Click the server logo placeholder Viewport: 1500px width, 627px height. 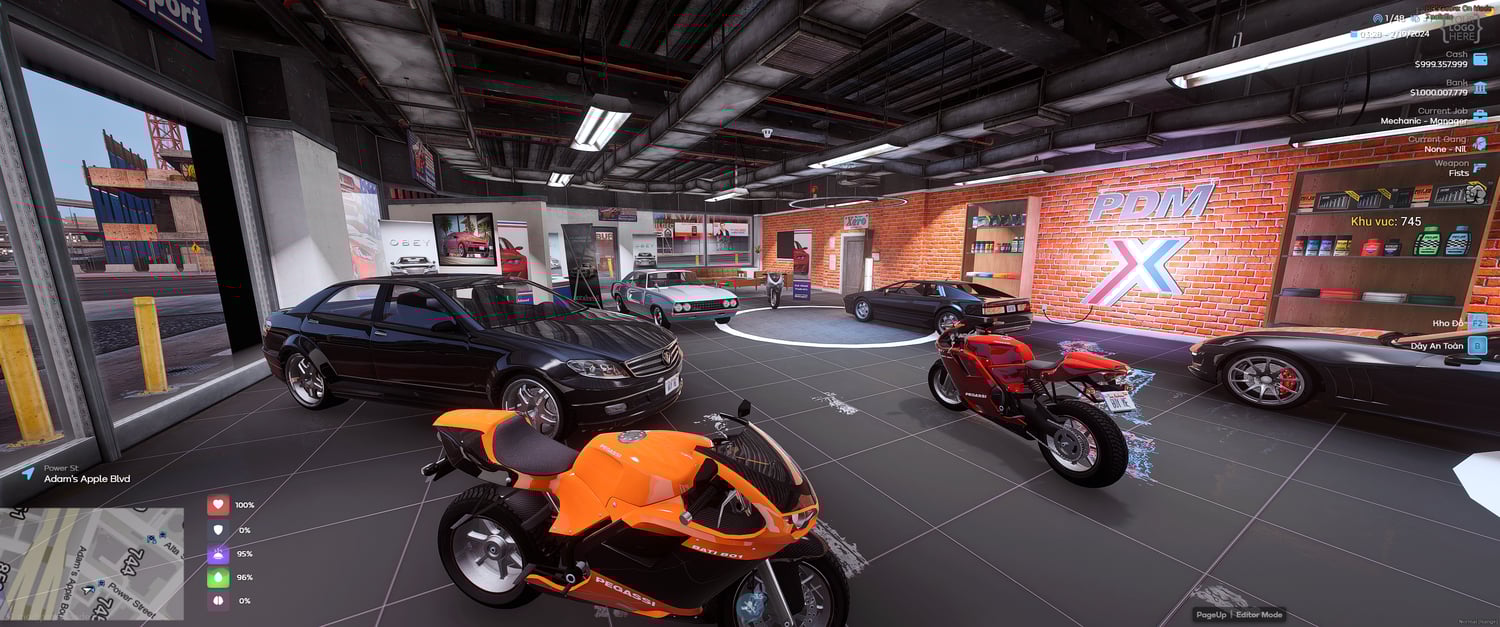1461,27
